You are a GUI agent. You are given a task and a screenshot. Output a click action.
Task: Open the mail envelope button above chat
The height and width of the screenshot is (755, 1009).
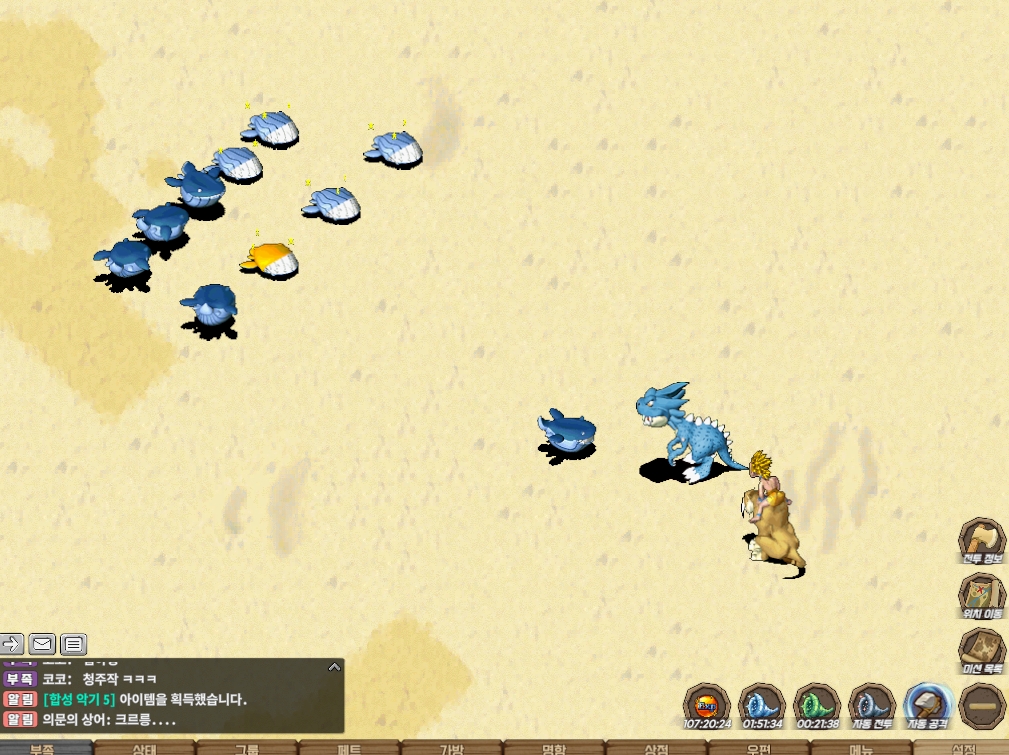pos(42,643)
